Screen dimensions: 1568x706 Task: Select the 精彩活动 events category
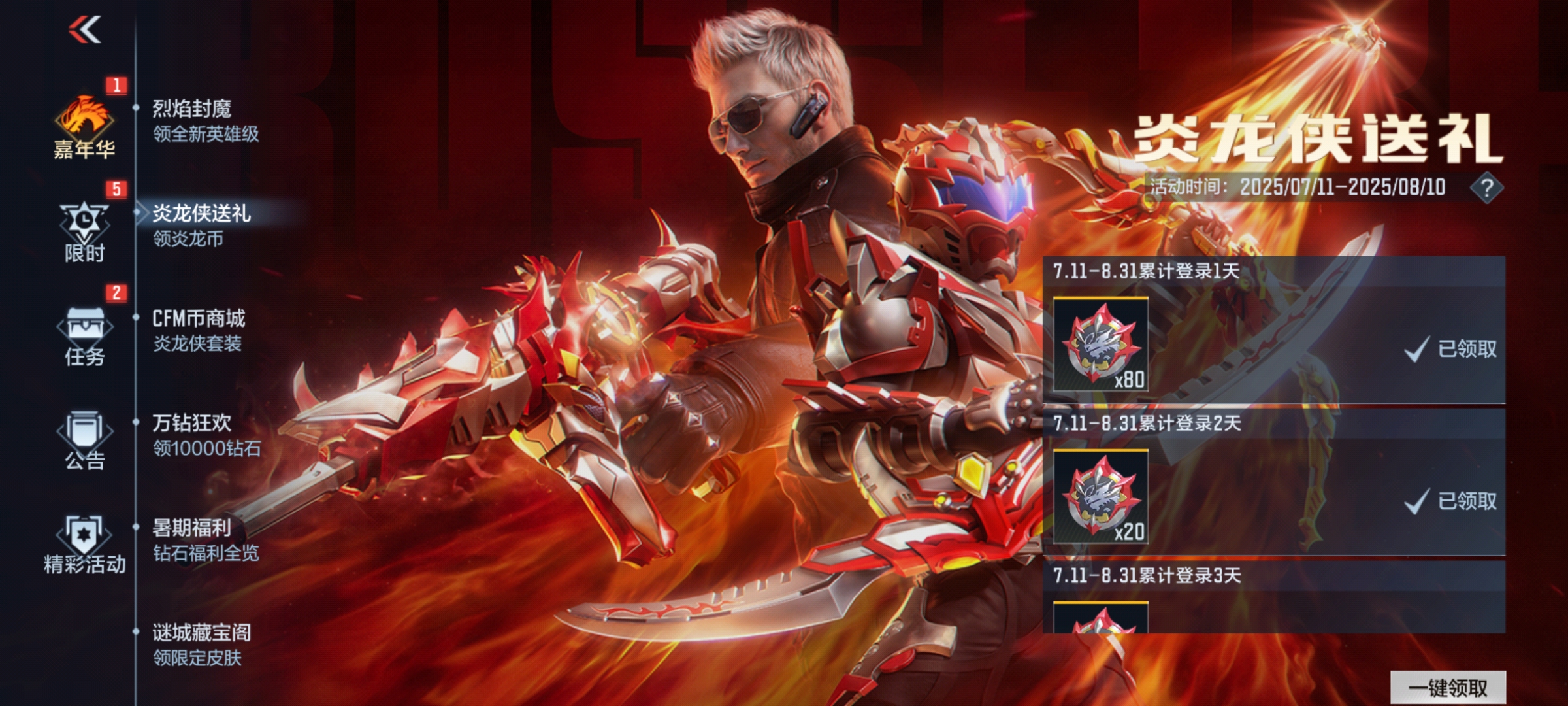point(84,545)
